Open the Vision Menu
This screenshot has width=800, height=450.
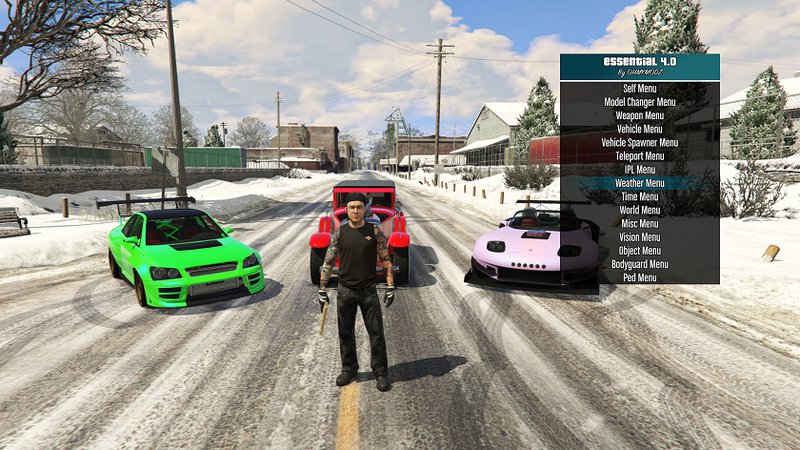[639, 237]
